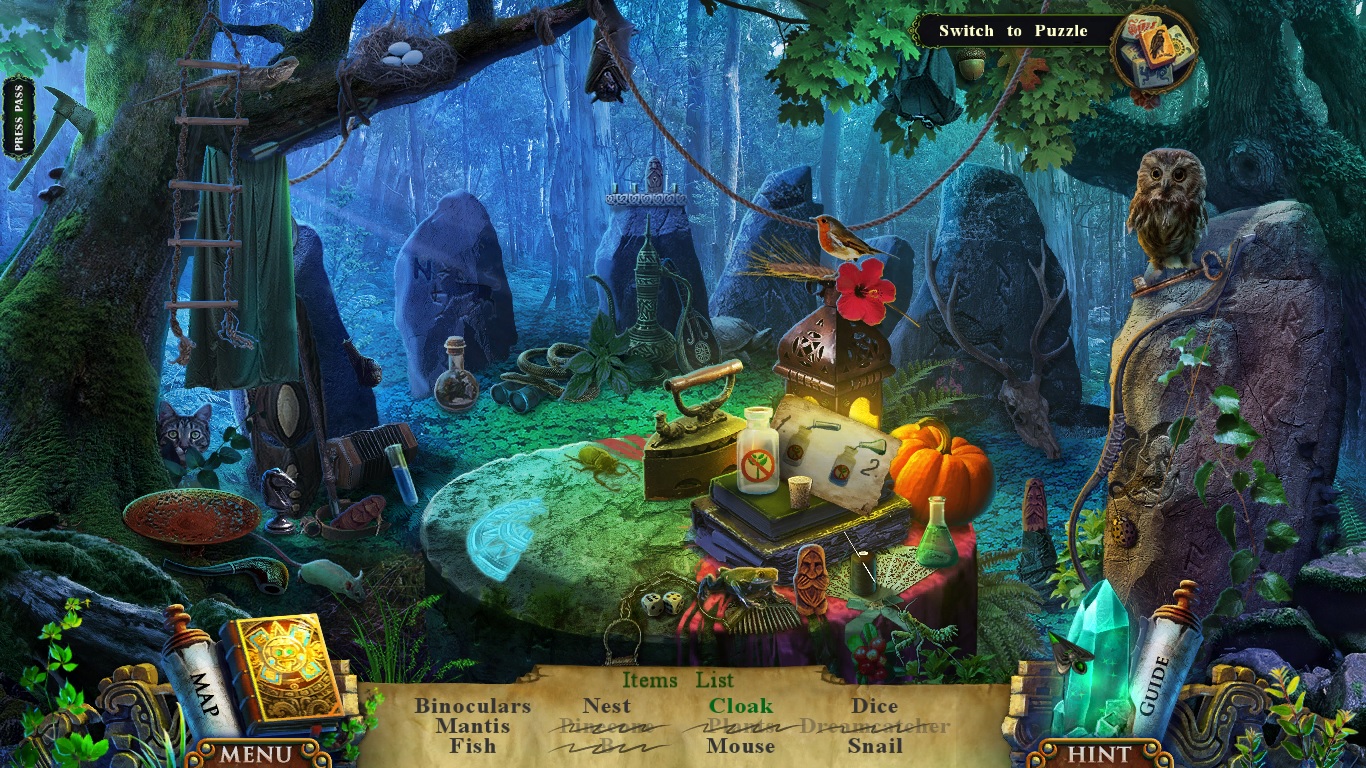
Task: Open the Menu button
Action: tap(256, 753)
